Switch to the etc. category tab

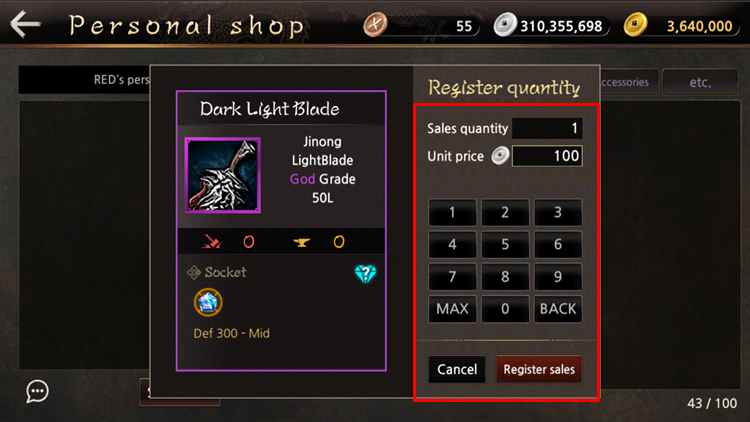(699, 82)
